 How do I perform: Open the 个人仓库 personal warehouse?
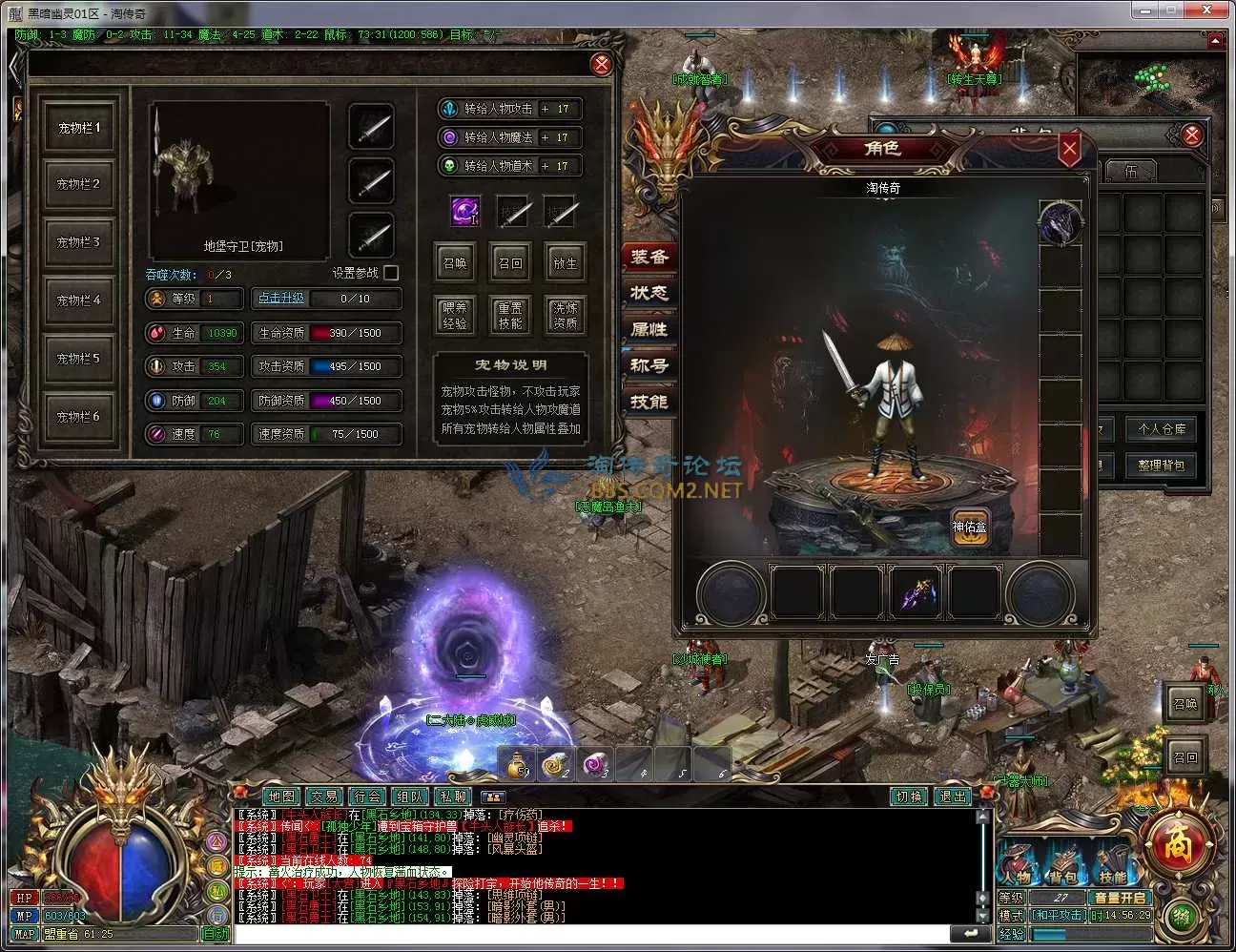(1161, 429)
